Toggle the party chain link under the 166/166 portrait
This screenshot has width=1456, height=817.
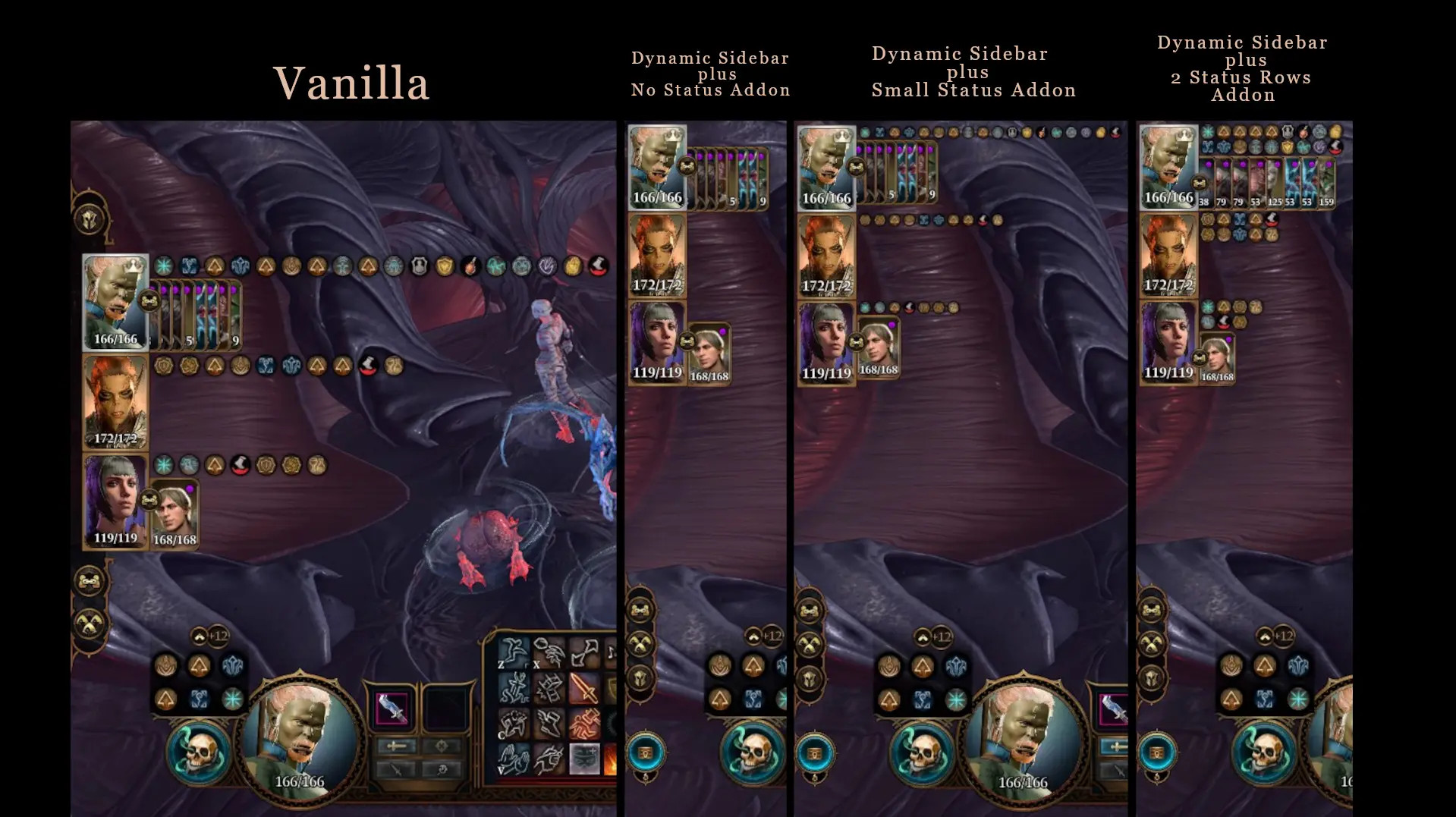pyautogui.click(x=151, y=300)
